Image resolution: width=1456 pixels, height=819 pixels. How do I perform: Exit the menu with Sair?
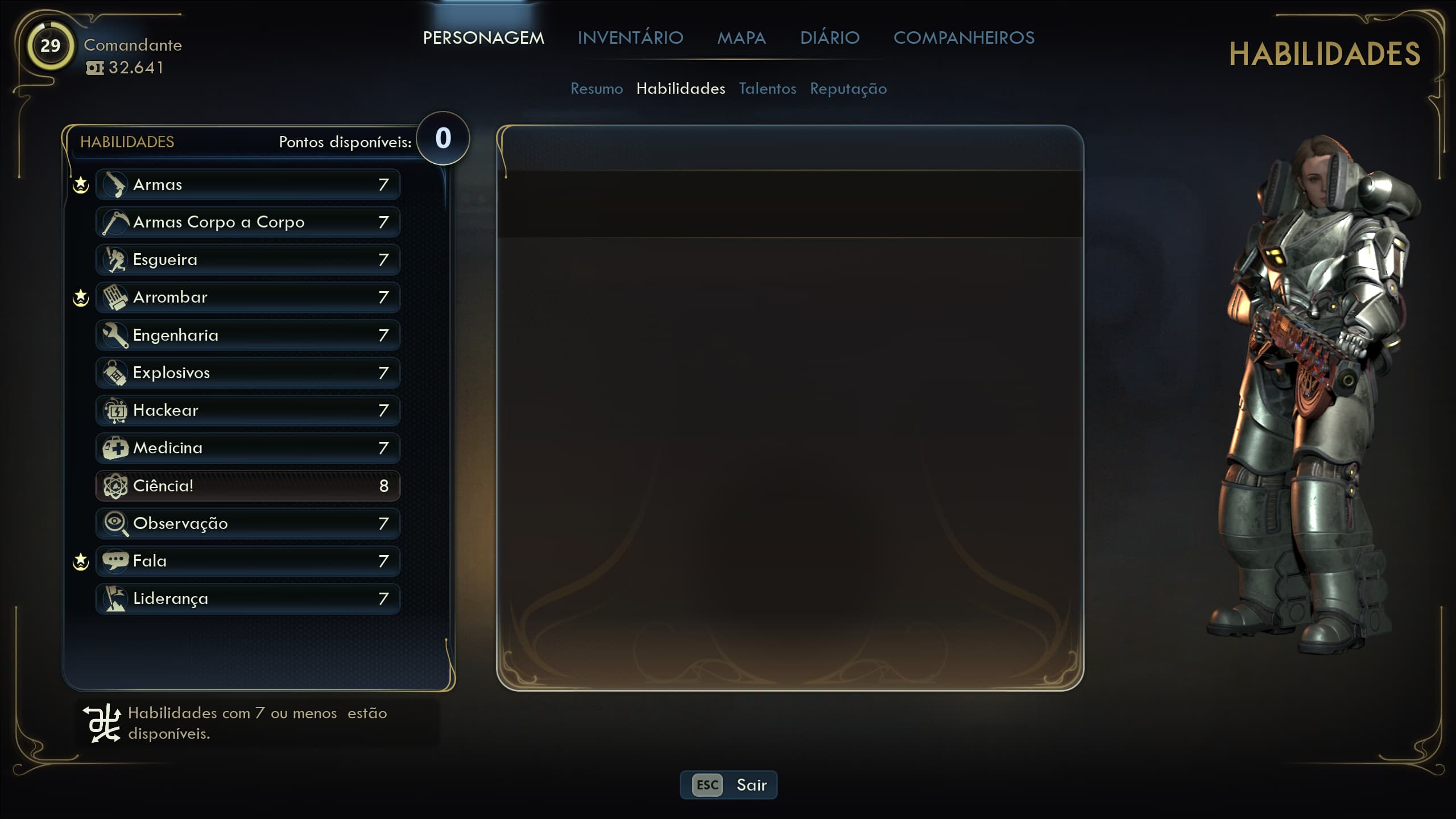[729, 785]
